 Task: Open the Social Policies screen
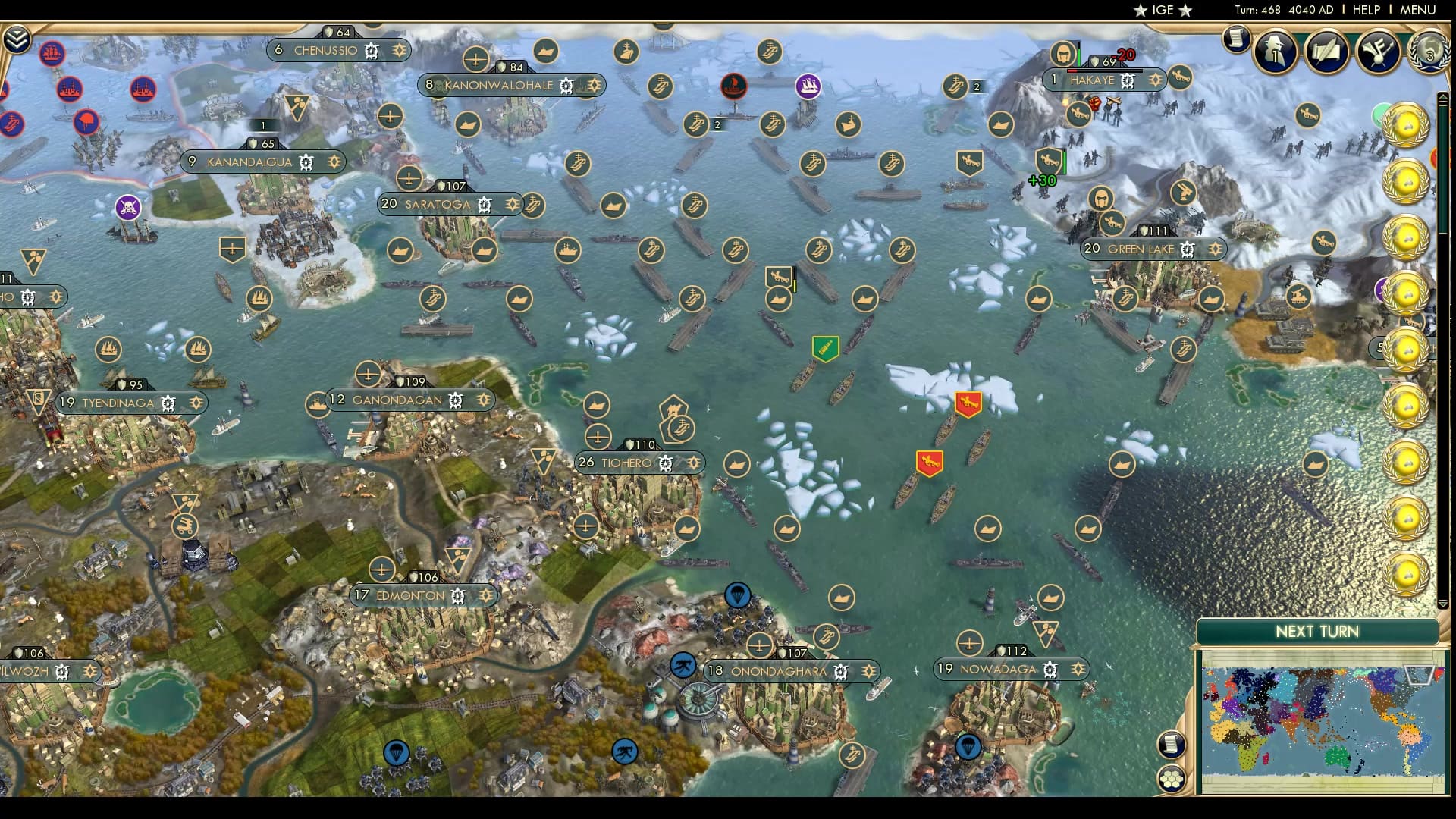1326,52
